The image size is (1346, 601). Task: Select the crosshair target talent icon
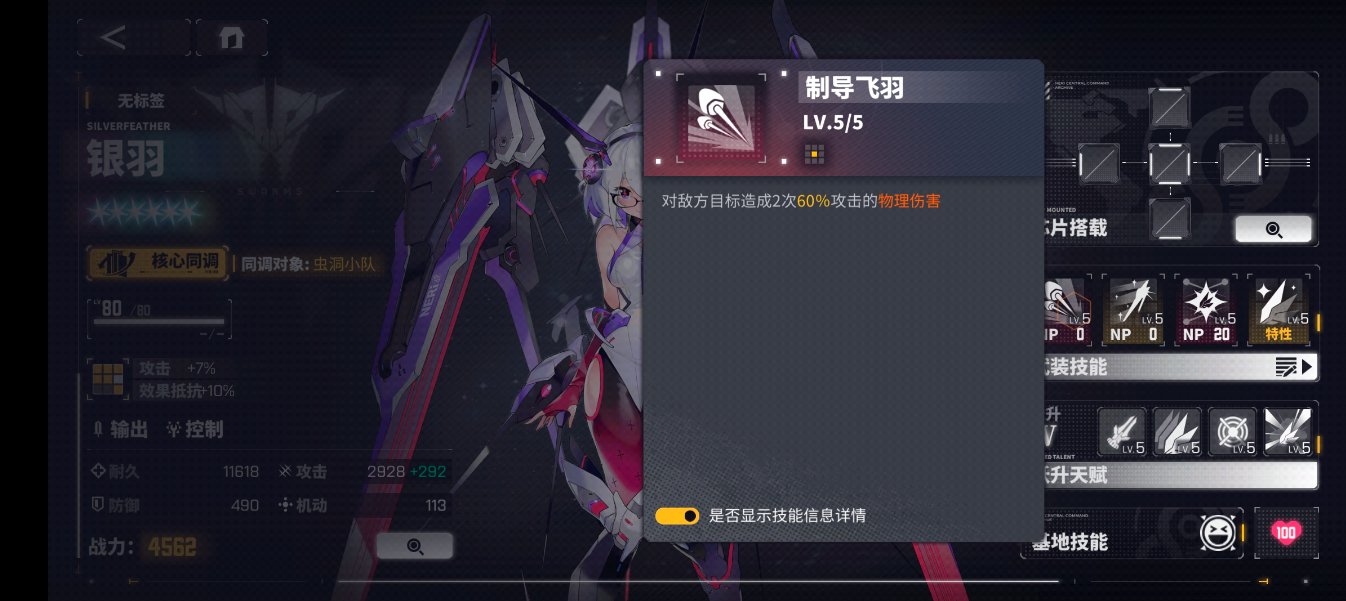(1232, 432)
